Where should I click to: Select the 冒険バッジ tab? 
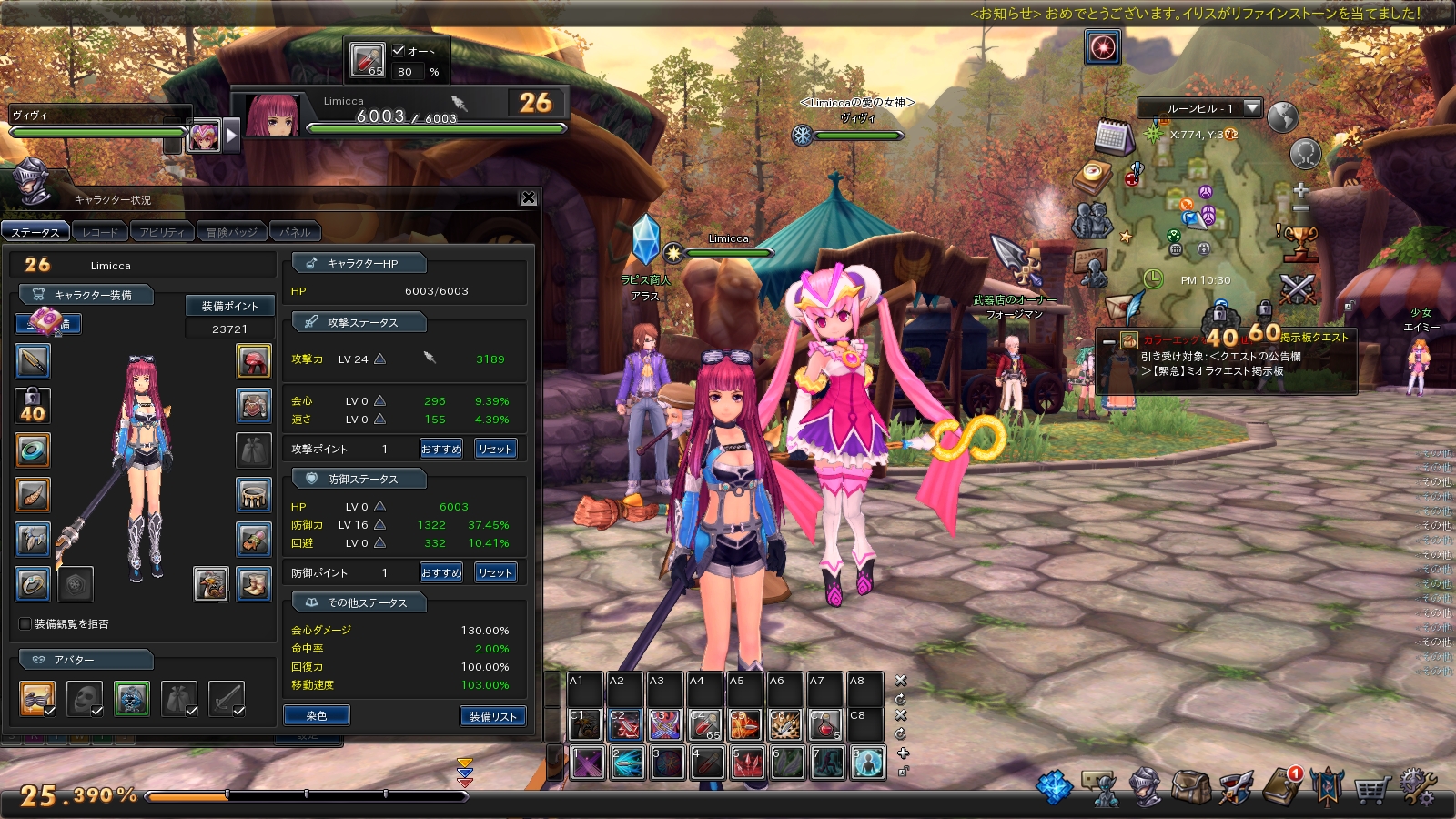[x=231, y=232]
